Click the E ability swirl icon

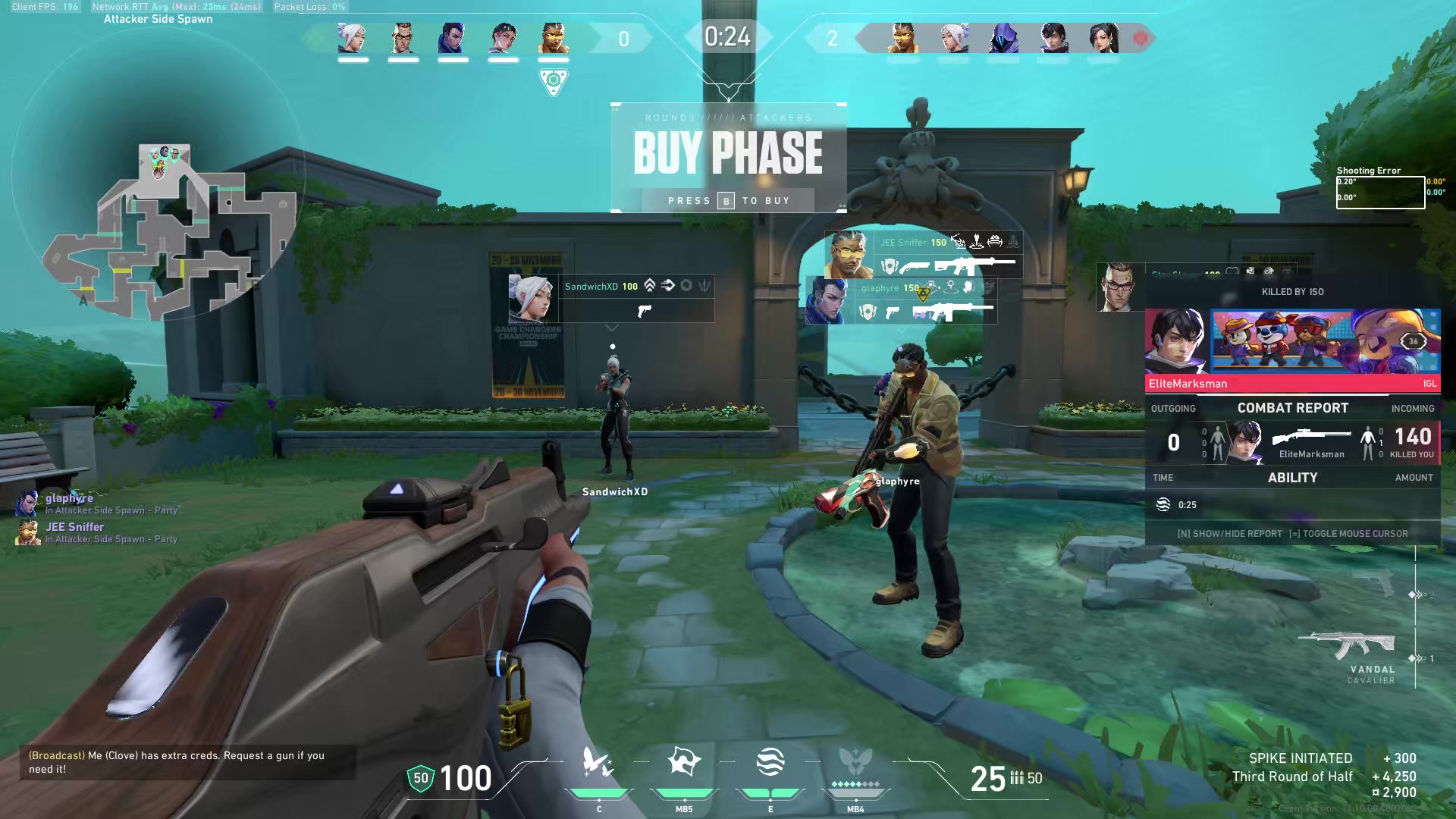point(769,761)
